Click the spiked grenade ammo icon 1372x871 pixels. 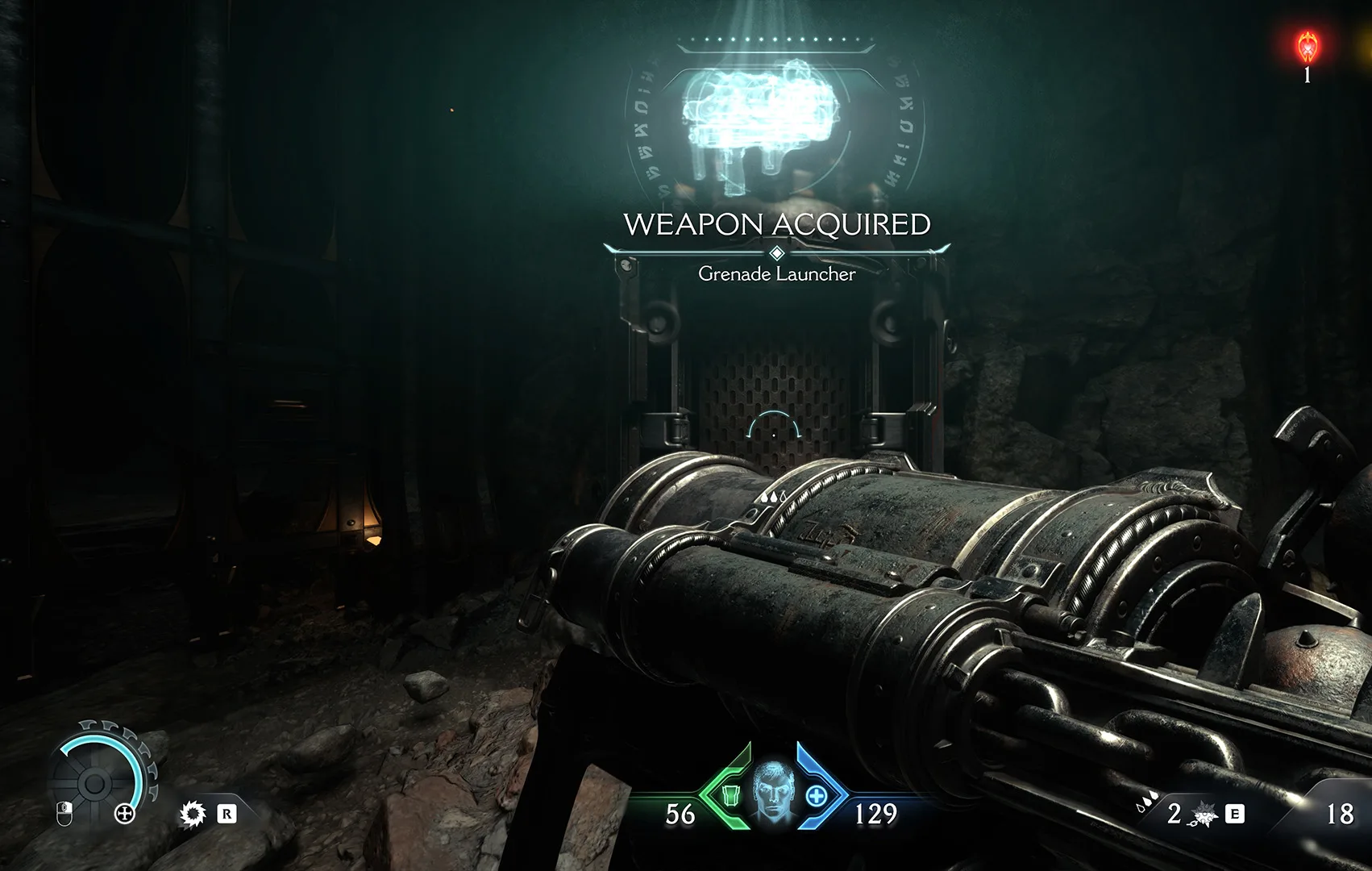pos(1203,816)
